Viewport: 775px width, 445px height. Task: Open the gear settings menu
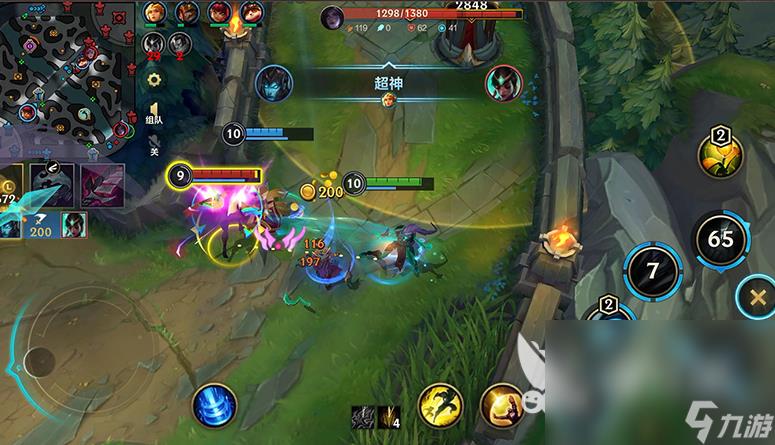coord(154,79)
